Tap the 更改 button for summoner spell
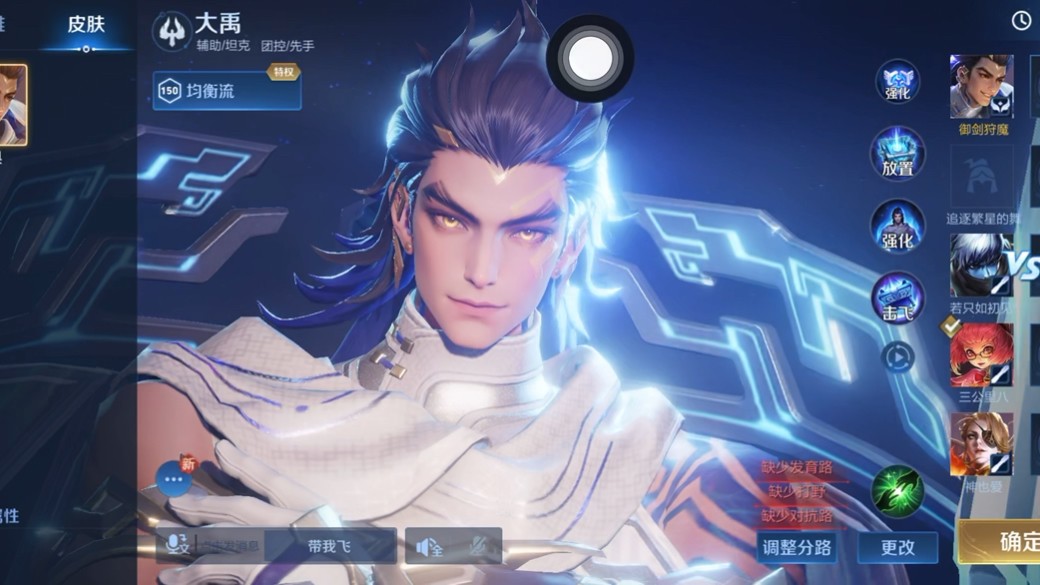The image size is (1040, 585). [x=897, y=547]
